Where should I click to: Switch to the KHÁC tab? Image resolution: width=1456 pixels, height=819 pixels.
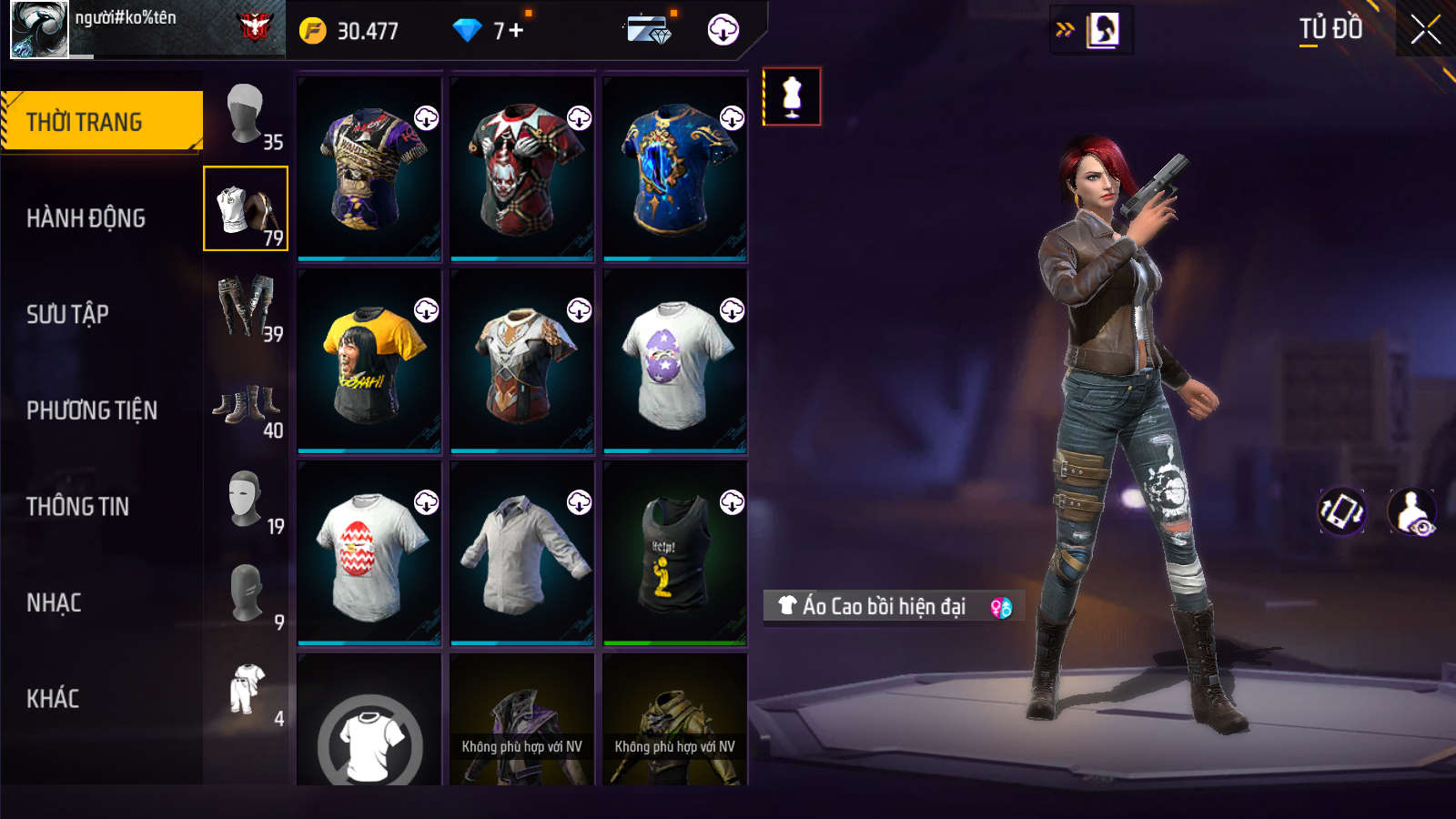click(53, 699)
